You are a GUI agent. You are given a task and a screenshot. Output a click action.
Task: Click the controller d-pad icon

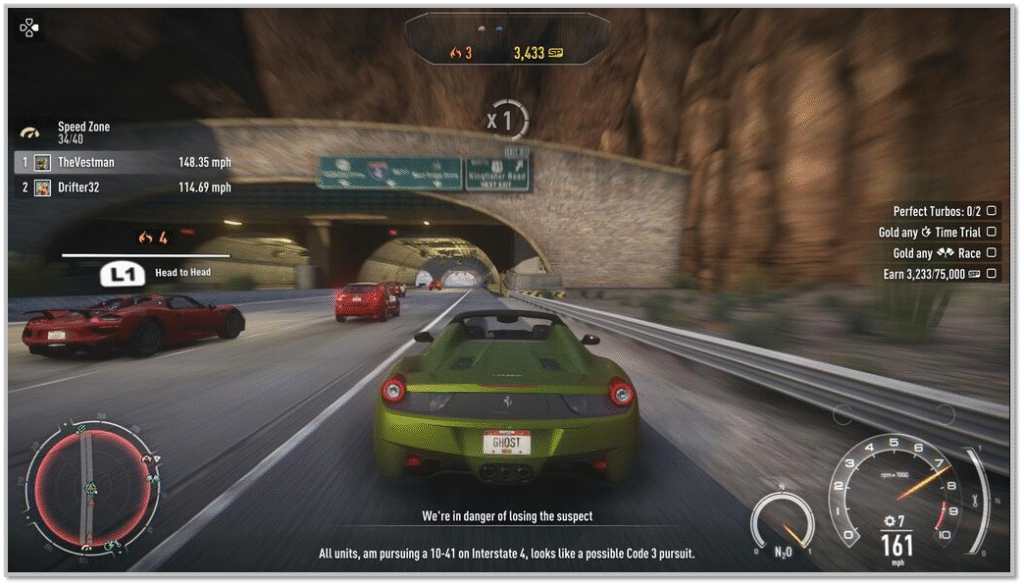pyautogui.click(x=31, y=28)
